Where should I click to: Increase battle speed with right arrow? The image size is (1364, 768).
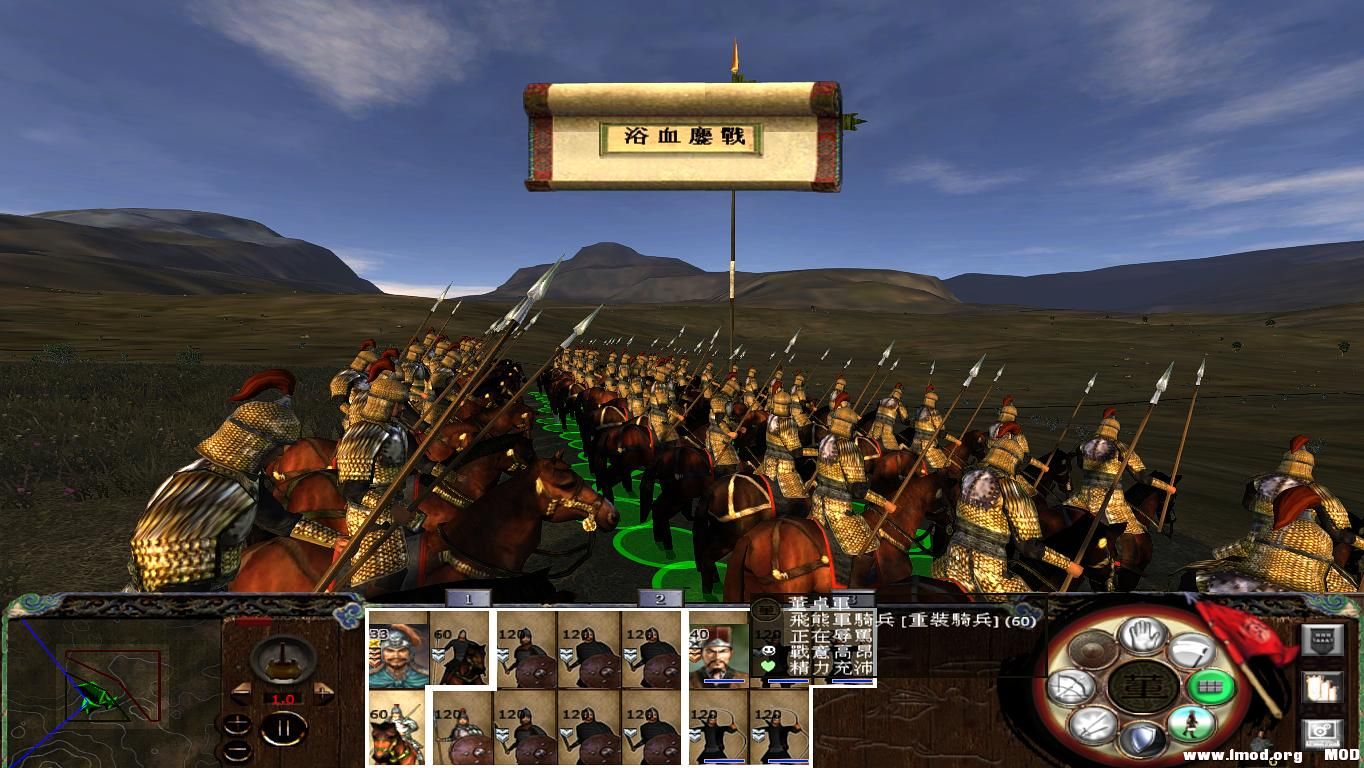pos(324,692)
